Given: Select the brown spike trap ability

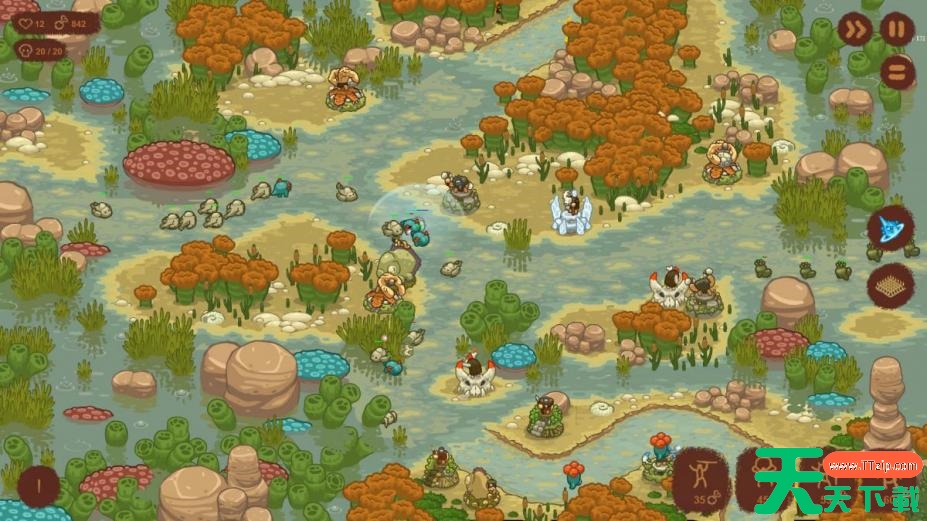Looking at the screenshot, I should click(888, 285).
